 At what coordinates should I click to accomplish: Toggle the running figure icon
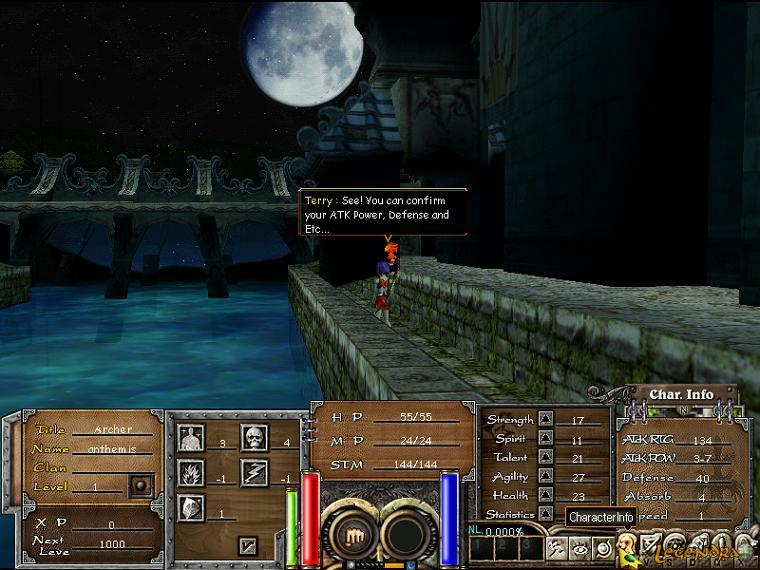556,548
